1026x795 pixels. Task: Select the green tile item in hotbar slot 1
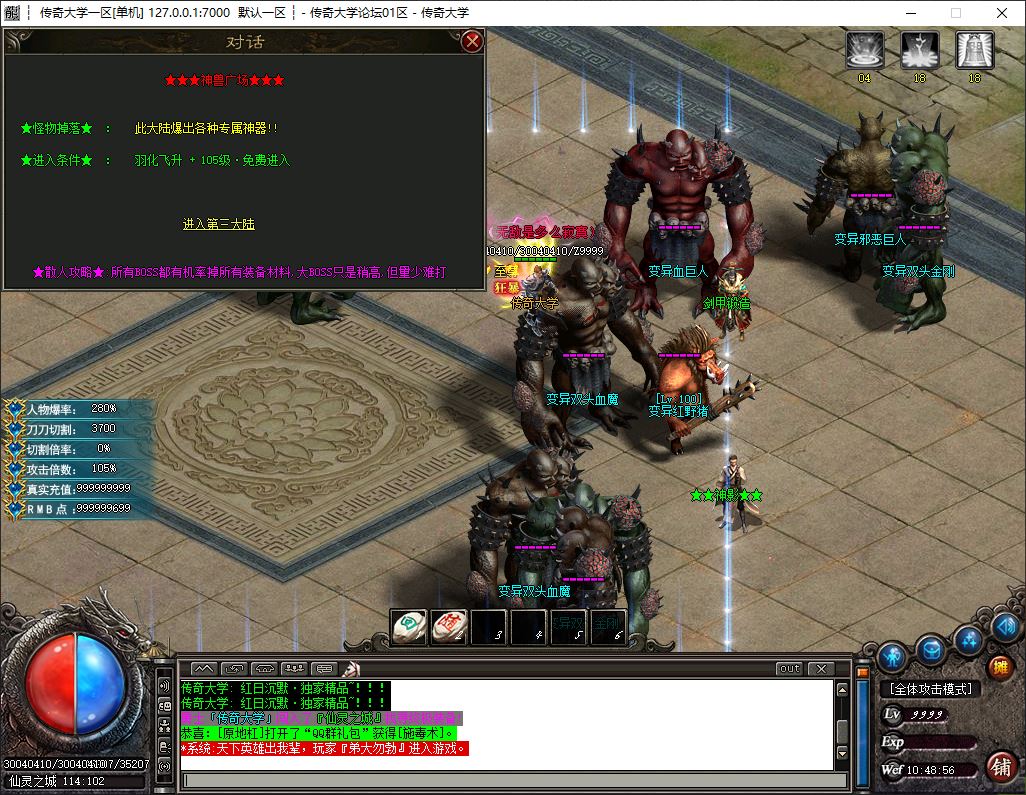click(408, 625)
